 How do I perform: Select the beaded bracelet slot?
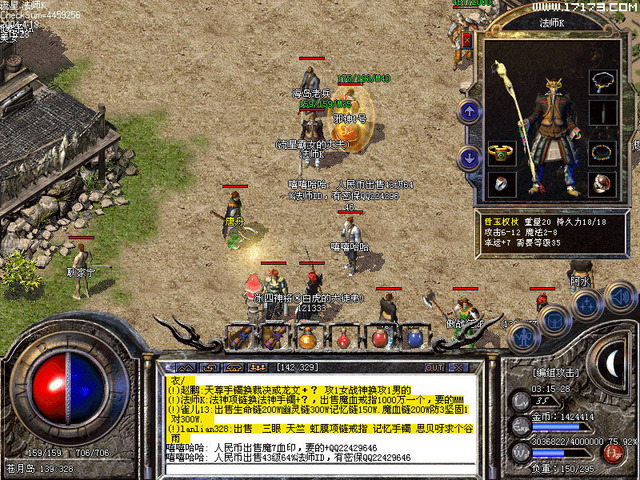point(601,152)
